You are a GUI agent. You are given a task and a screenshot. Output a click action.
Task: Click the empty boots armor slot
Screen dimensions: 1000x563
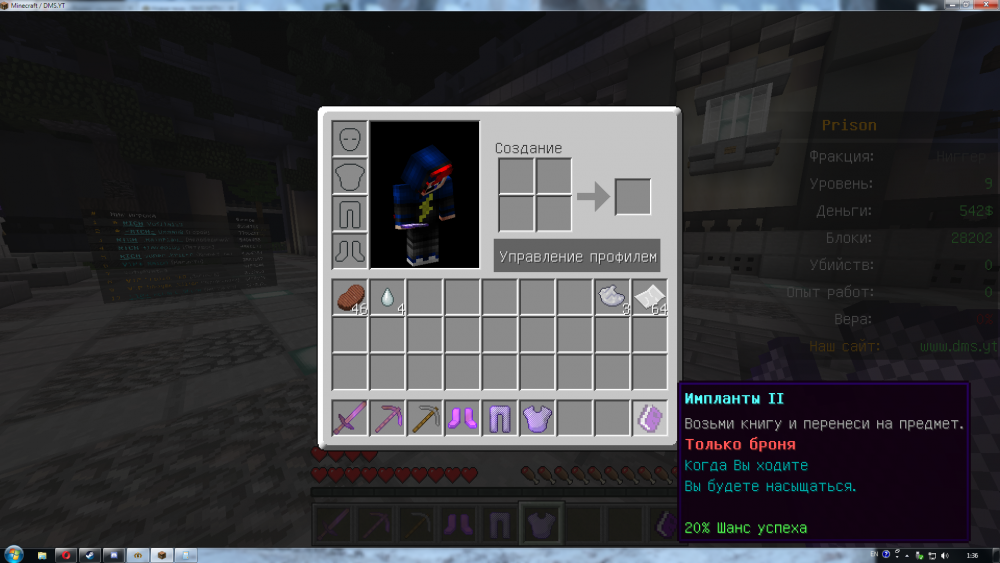(350, 251)
